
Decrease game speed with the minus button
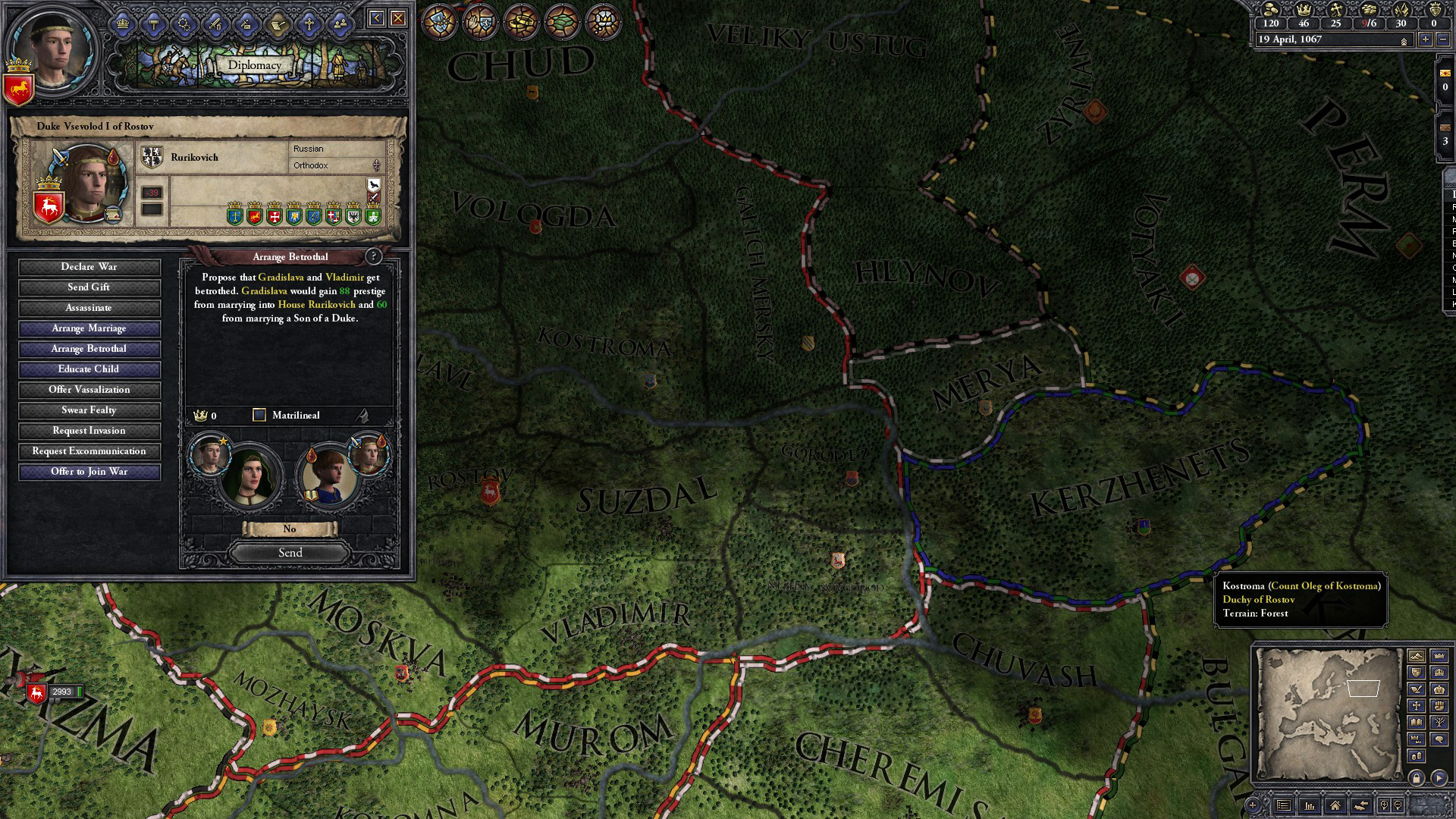click(x=1443, y=39)
